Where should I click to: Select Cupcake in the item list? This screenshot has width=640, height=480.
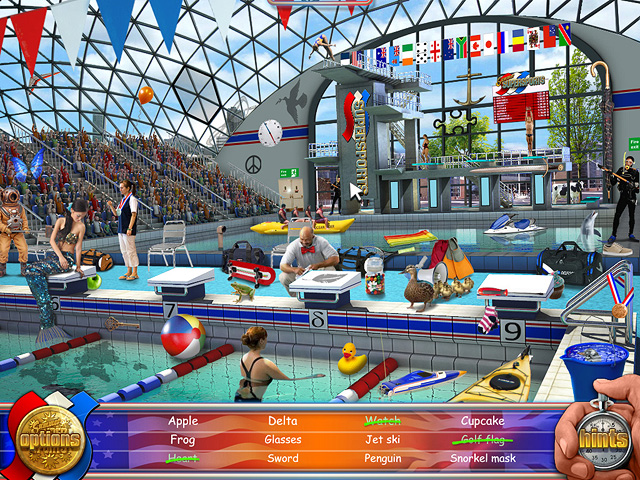click(483, 421)
